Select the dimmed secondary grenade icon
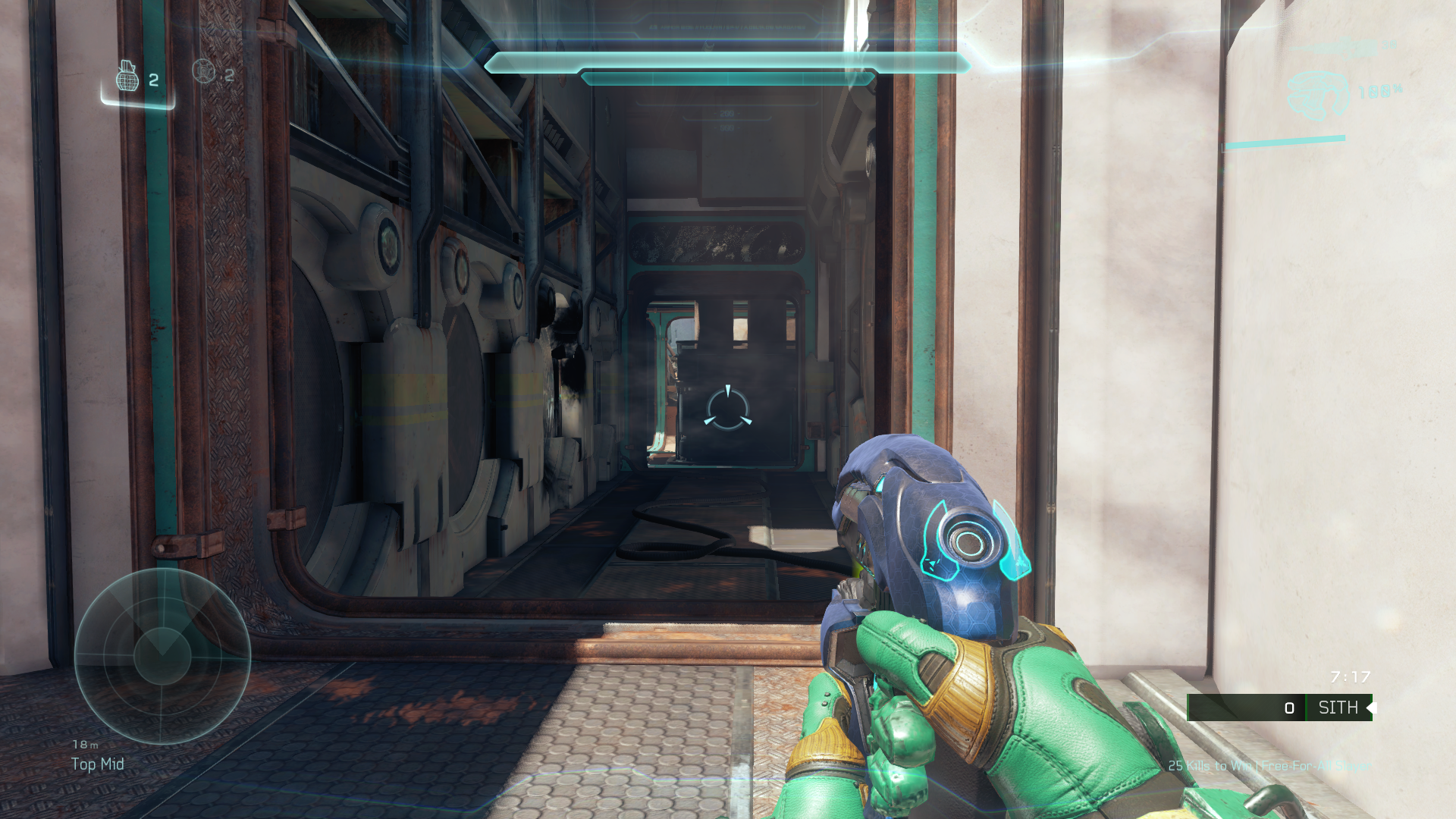Image resolution: width=1456 pixels, height=819 pixels. 203,72
